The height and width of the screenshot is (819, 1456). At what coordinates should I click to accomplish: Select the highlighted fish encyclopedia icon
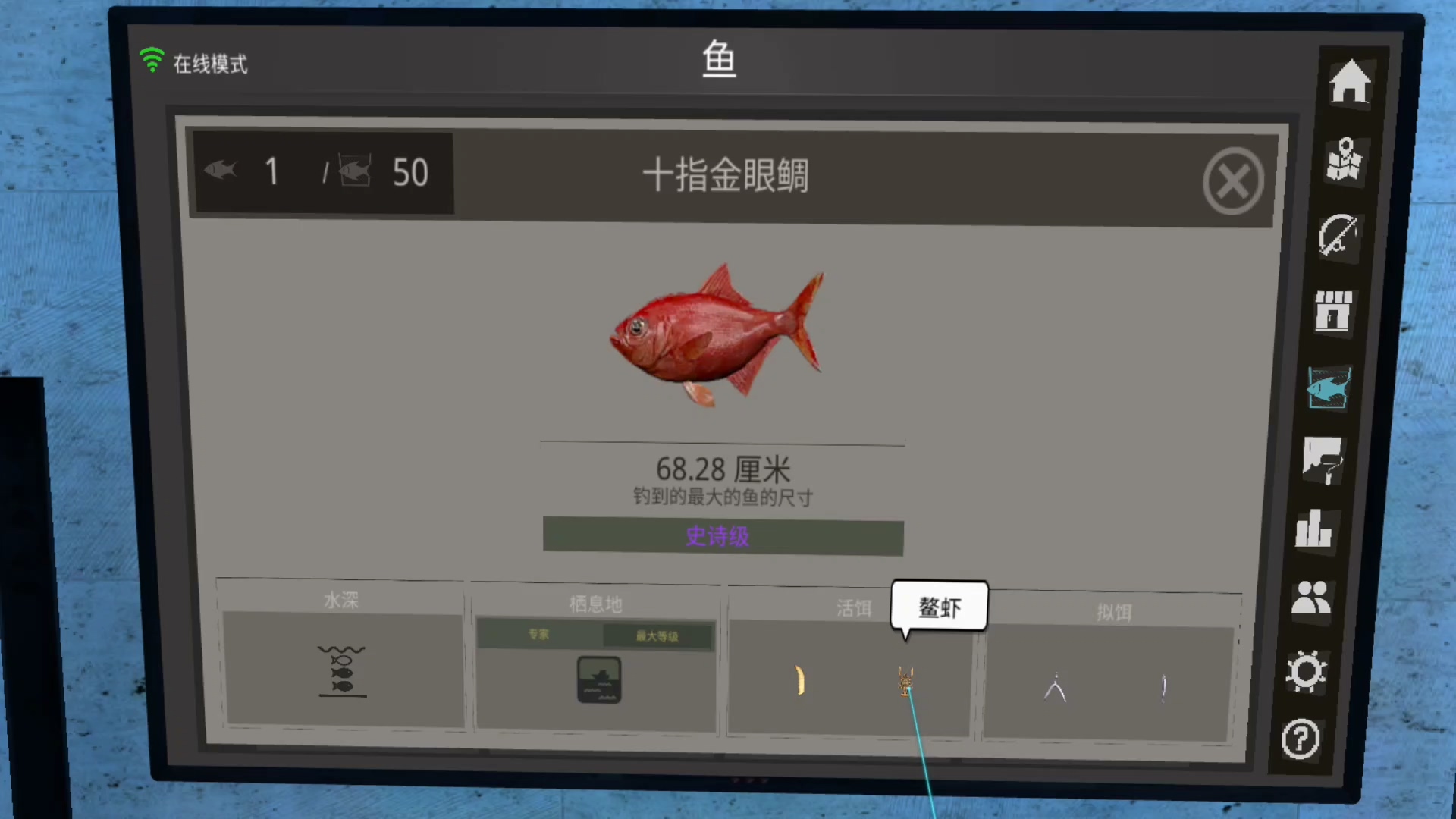[1328, 388]
